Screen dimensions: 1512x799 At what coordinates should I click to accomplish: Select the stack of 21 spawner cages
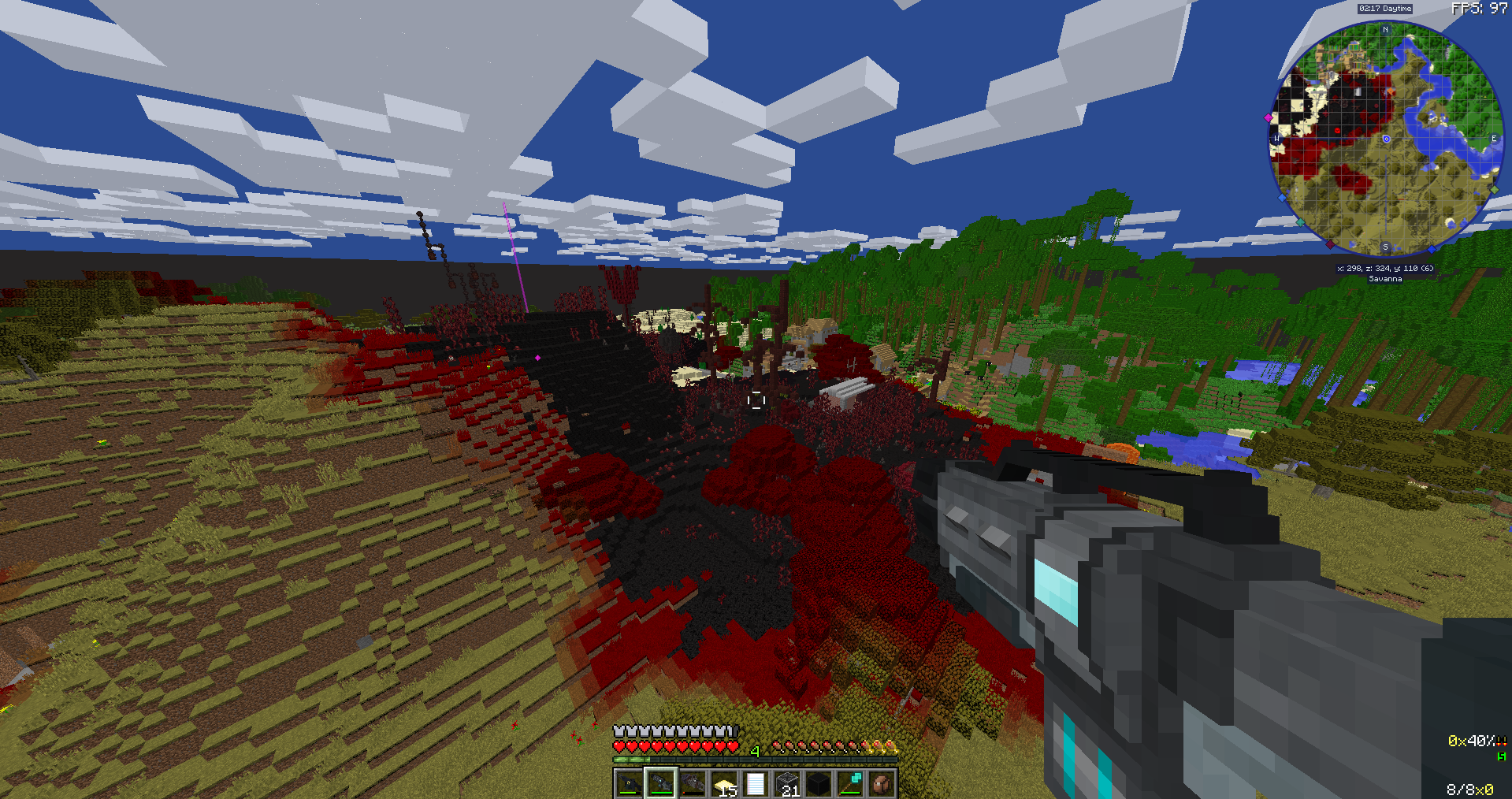click(x=788, y=782)
